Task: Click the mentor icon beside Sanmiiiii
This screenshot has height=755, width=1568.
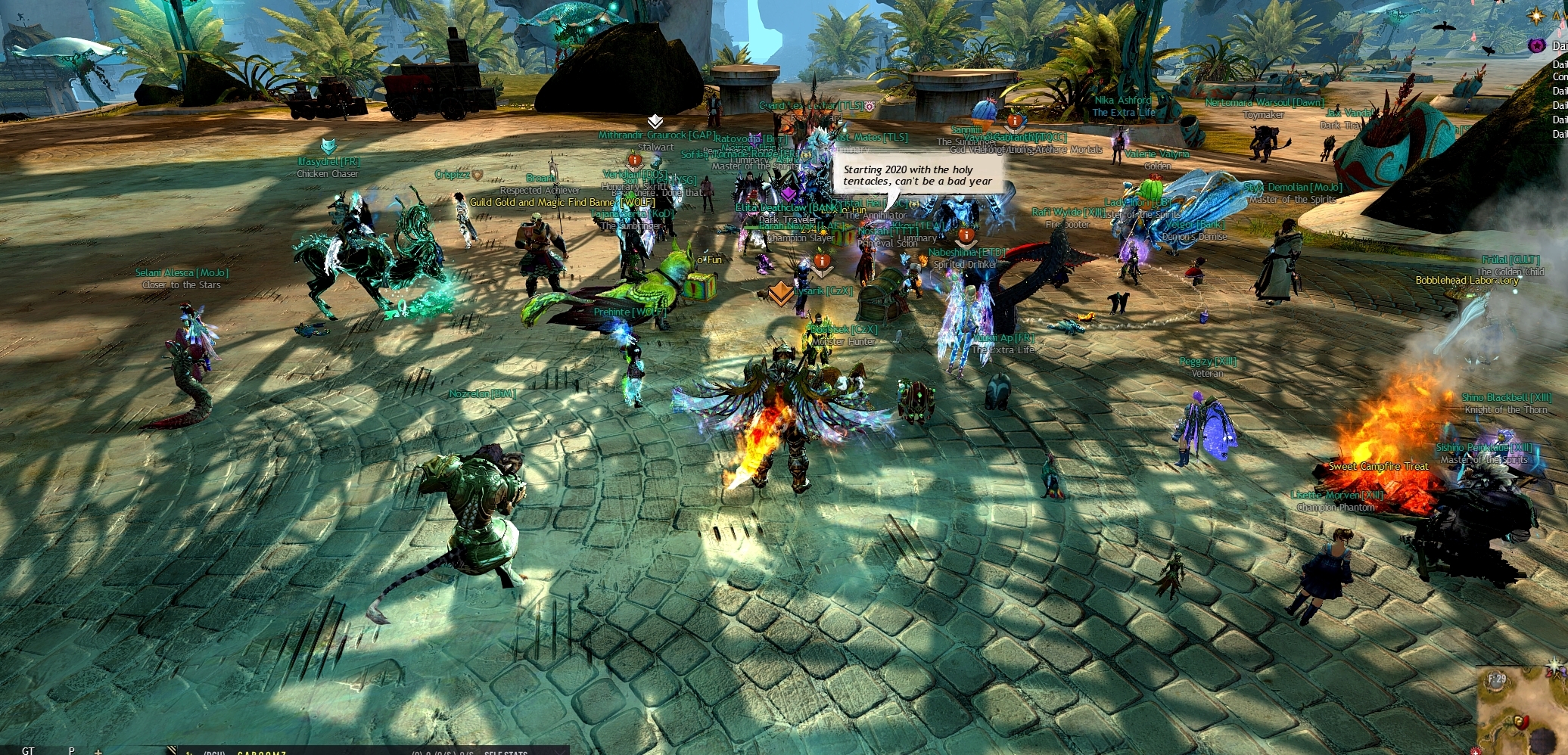Action: pos(1016,121)
